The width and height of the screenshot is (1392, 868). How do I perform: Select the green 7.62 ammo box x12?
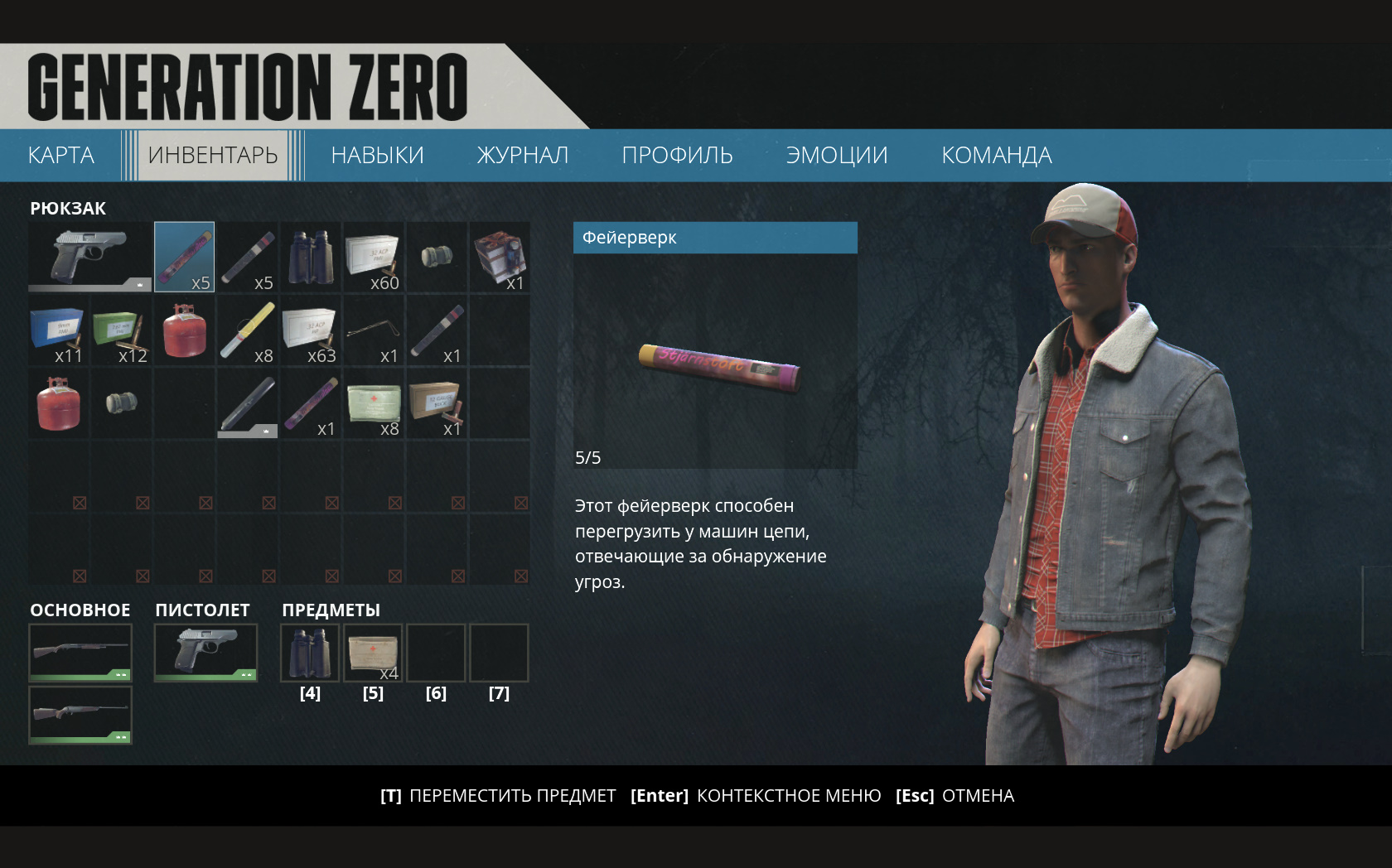point(121,330)
